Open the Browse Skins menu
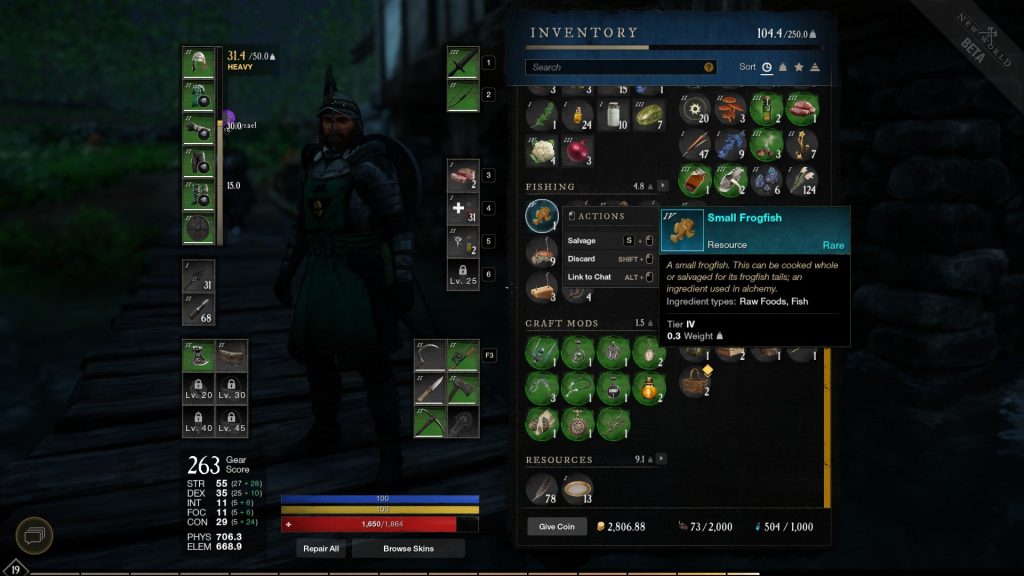The image size is (1024, 576). pos(408,549)
